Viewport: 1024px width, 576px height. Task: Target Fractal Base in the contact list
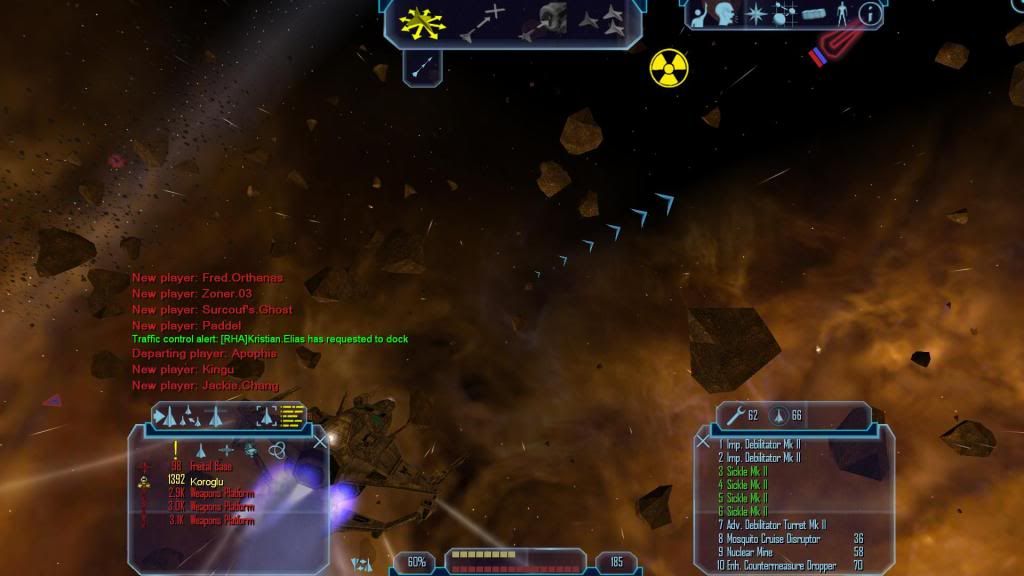pyautogui.click(x=211, y=467)
